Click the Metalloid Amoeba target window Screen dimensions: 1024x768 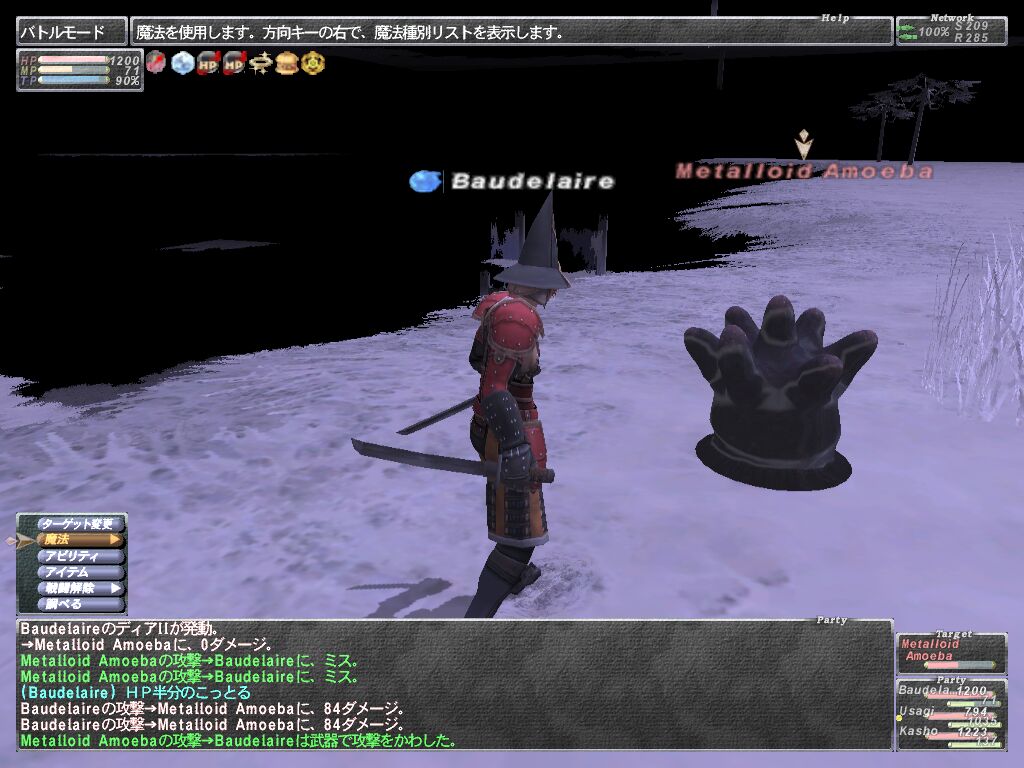[951, 653]
